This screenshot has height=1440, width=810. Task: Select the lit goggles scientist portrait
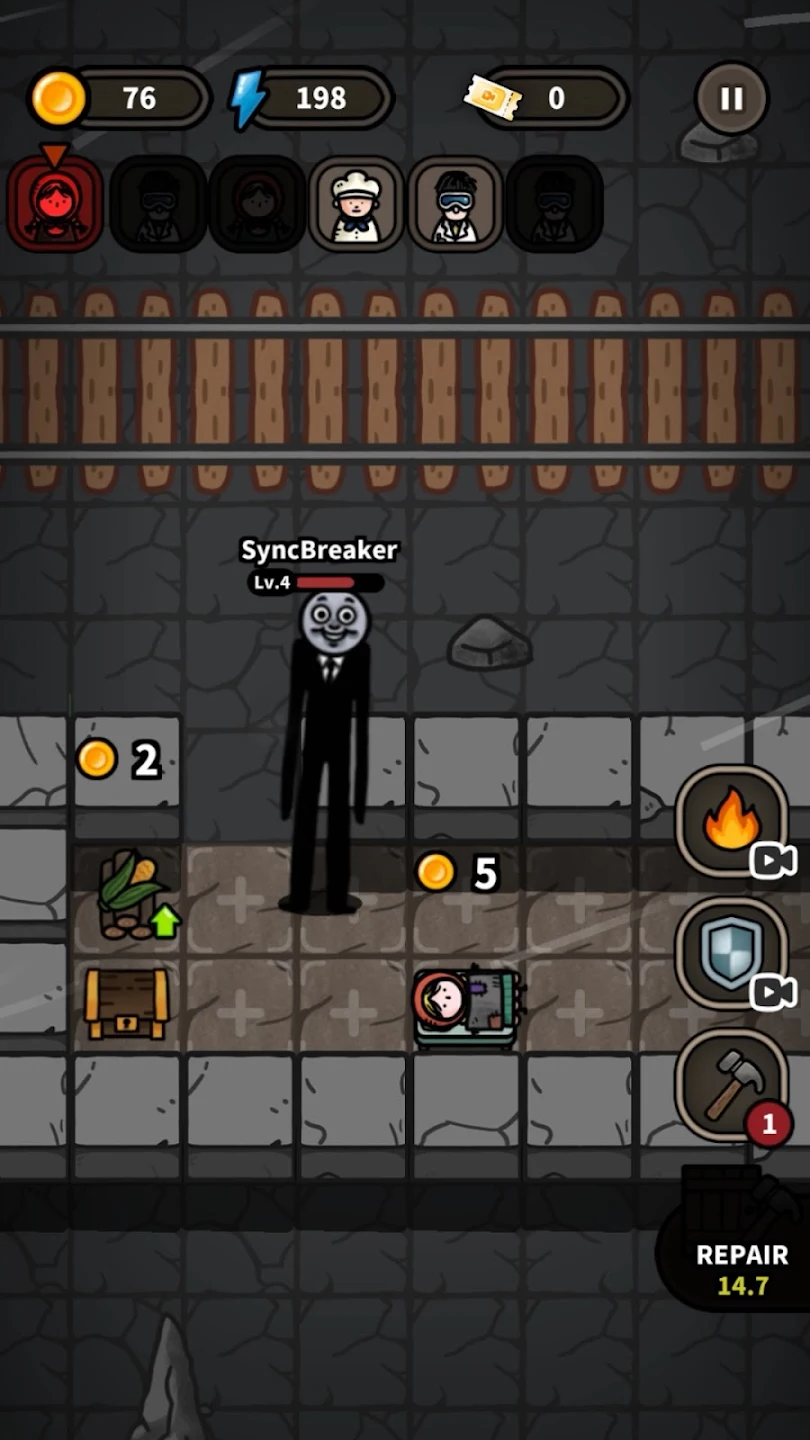455,204
